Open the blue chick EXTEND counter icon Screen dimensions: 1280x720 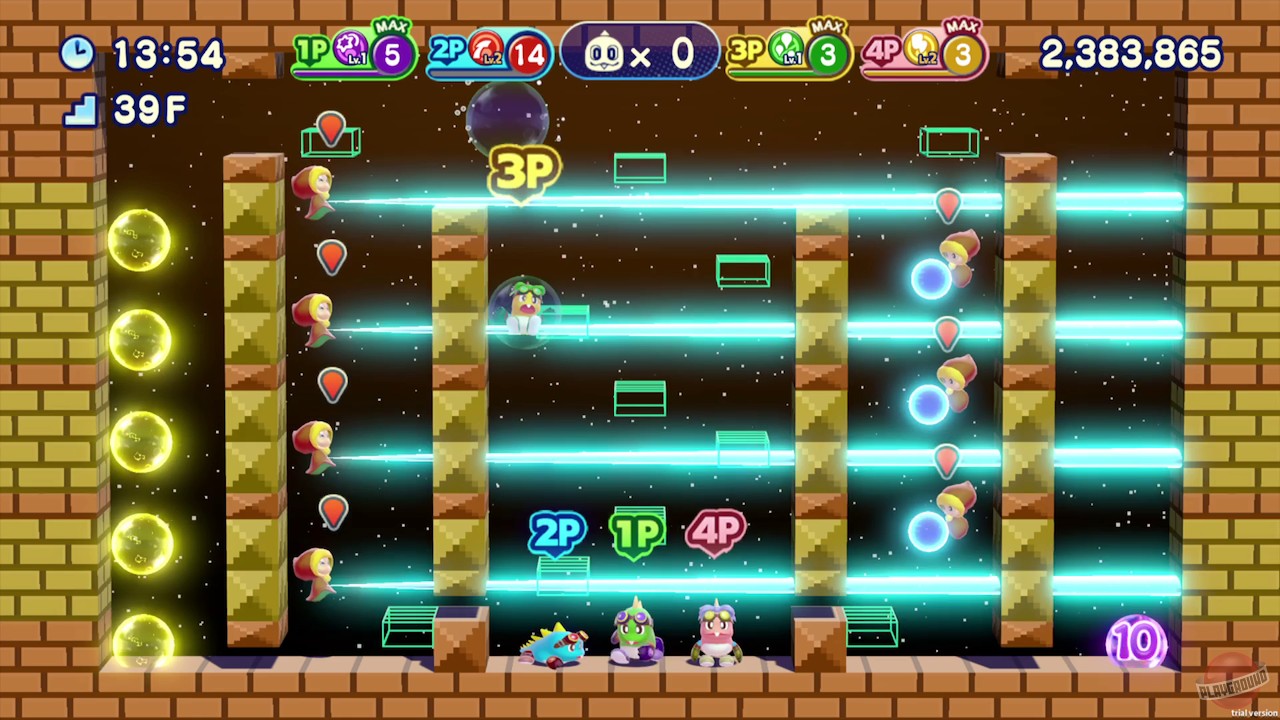(x=603, y=54)
